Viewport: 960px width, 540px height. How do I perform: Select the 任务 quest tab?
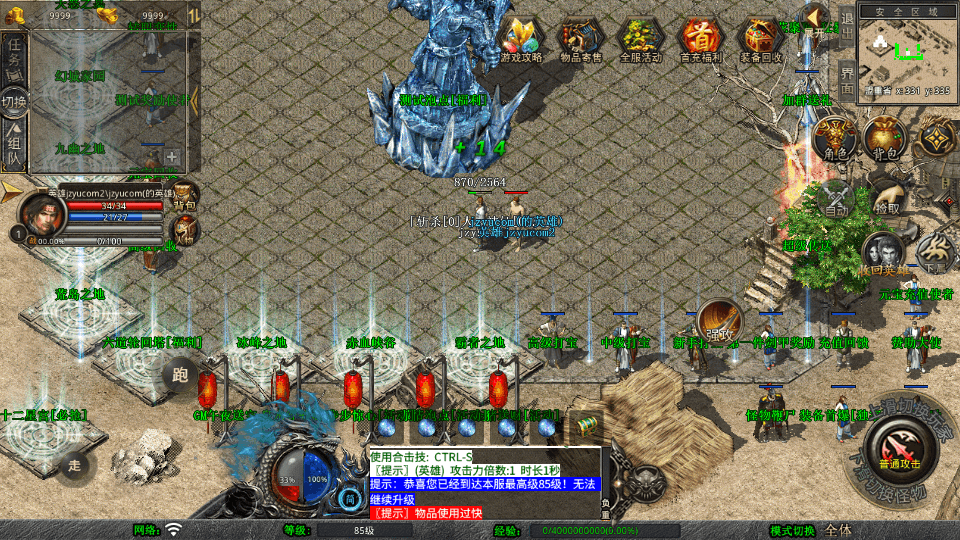[x=14, y=55]
